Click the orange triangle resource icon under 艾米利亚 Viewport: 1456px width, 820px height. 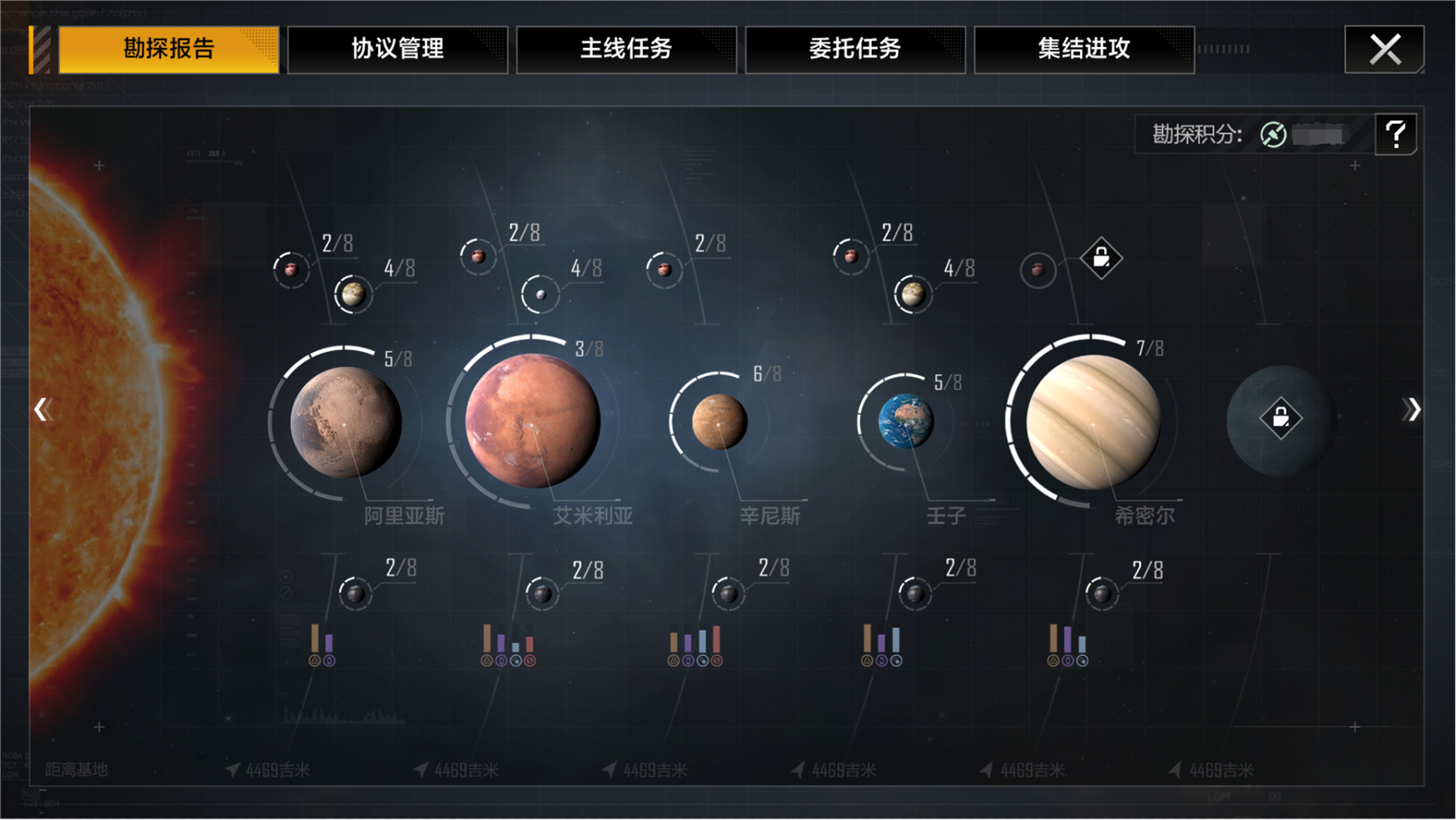[487, 660]
